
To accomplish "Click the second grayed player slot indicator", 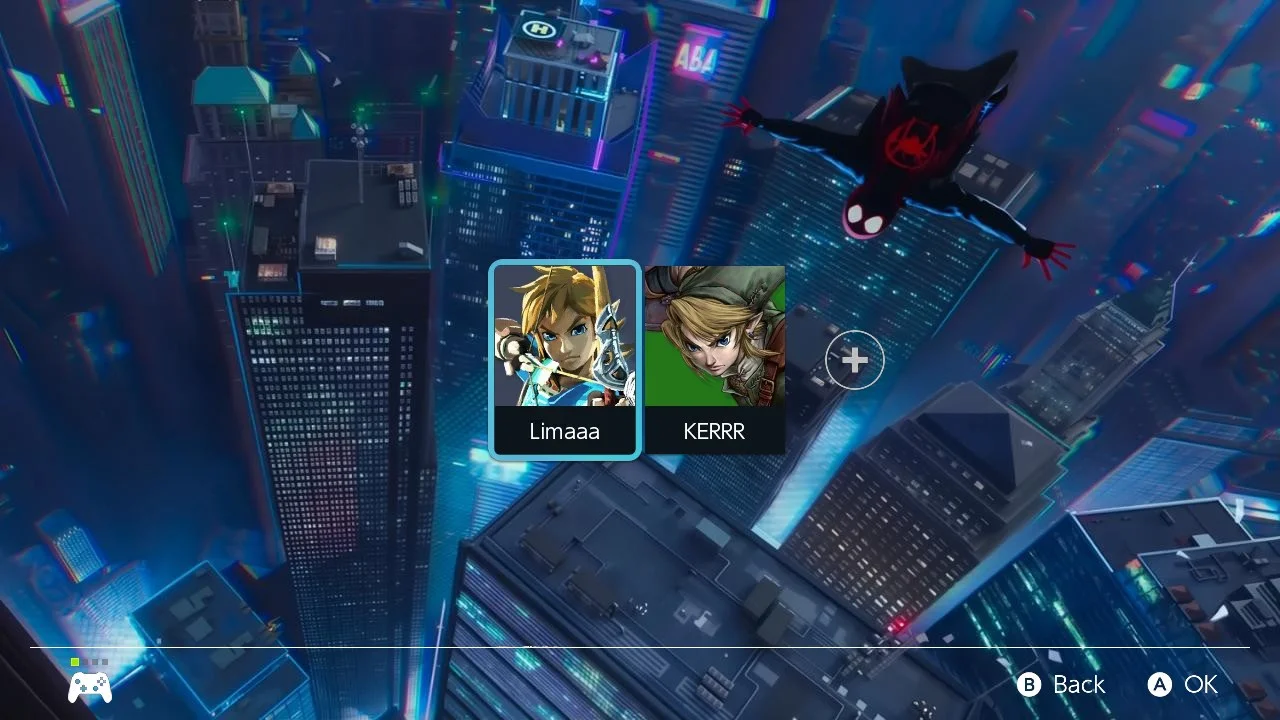I will coord(85,661).
